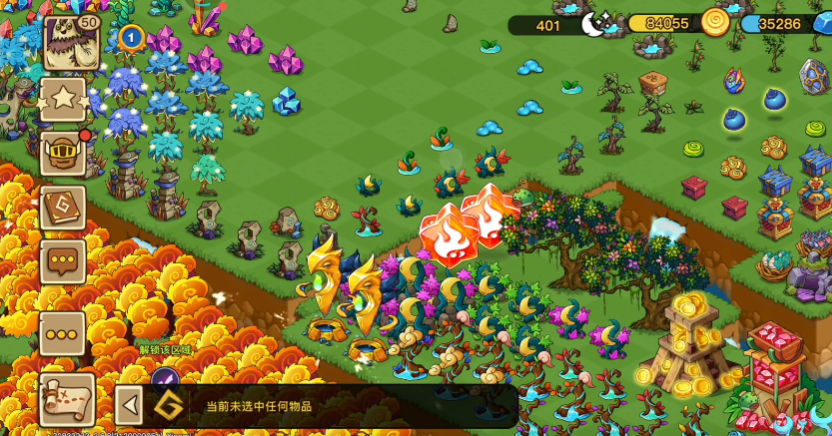Collapse the info bar with left arrow
This screenshot has width=832, height=436.
(x=128, y=406)
